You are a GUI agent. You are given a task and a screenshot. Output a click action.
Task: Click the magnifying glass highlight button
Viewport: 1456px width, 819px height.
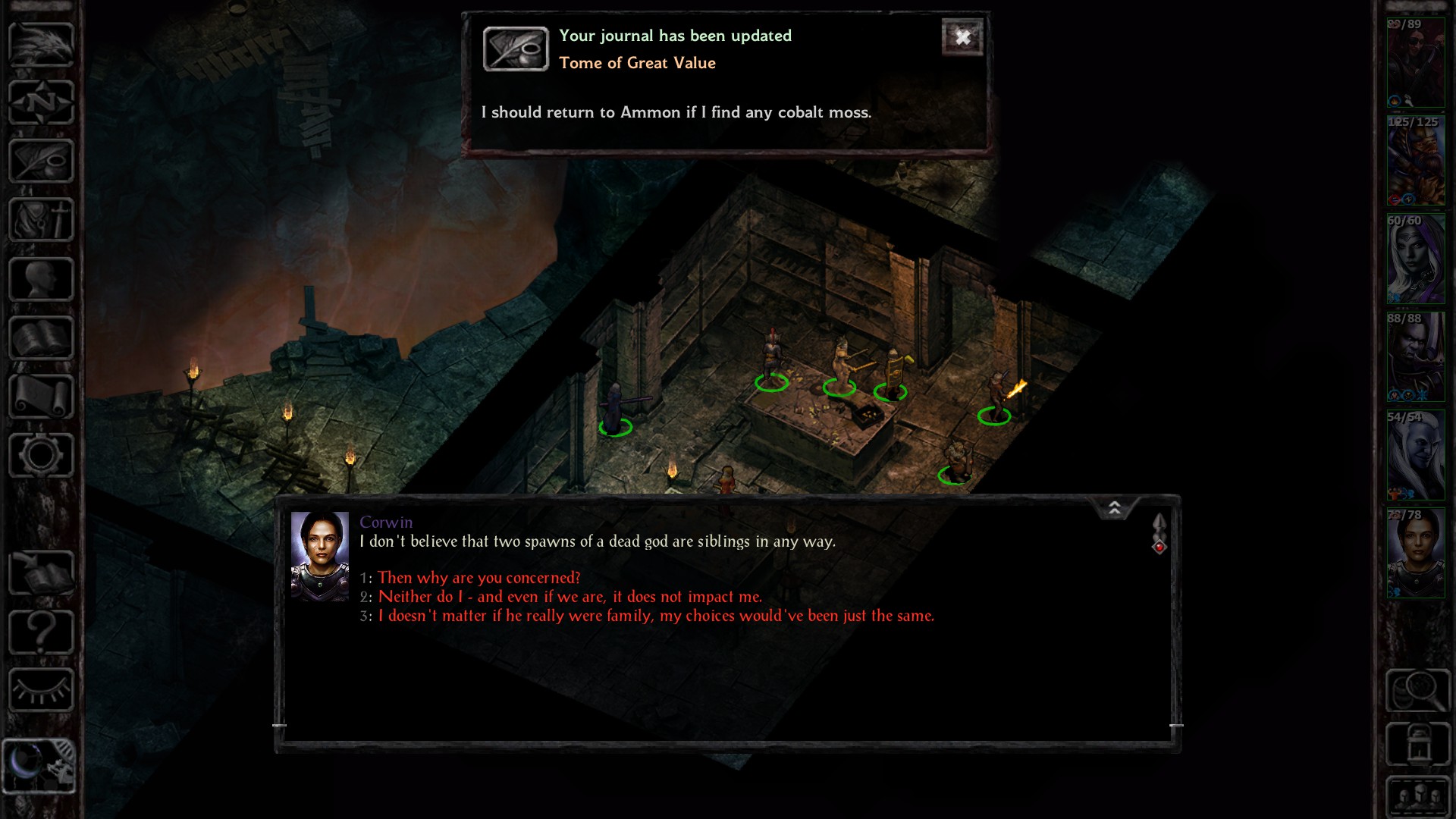pos(1417,690)
